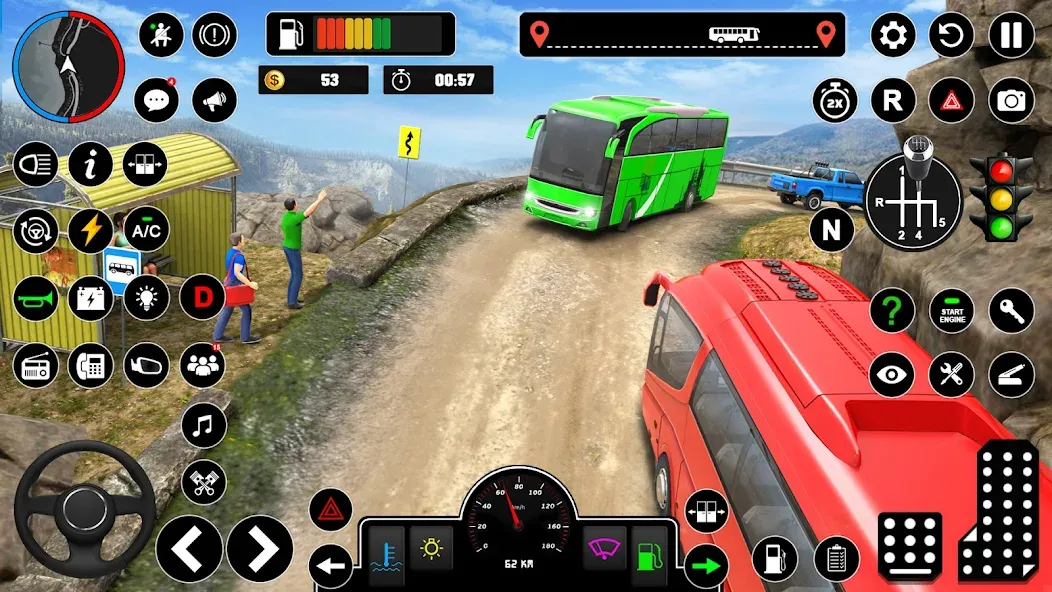1052x592 pixels.
Task: Play the radio music note
Action: point(203,427)
